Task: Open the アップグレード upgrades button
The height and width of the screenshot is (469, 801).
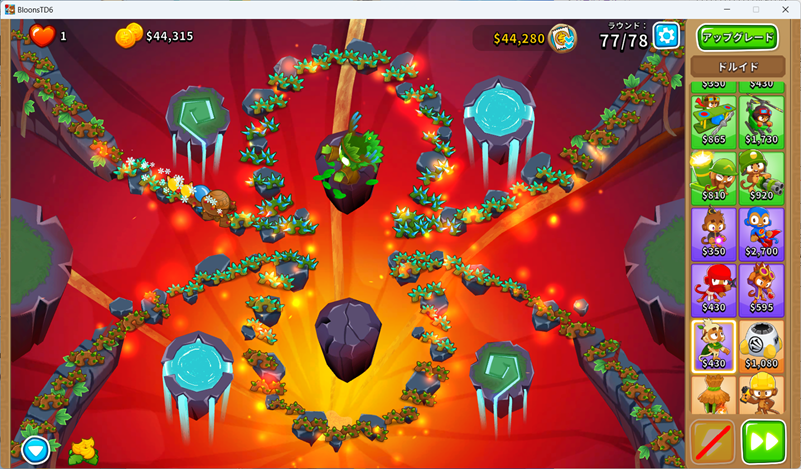Action: pos(738,38)
